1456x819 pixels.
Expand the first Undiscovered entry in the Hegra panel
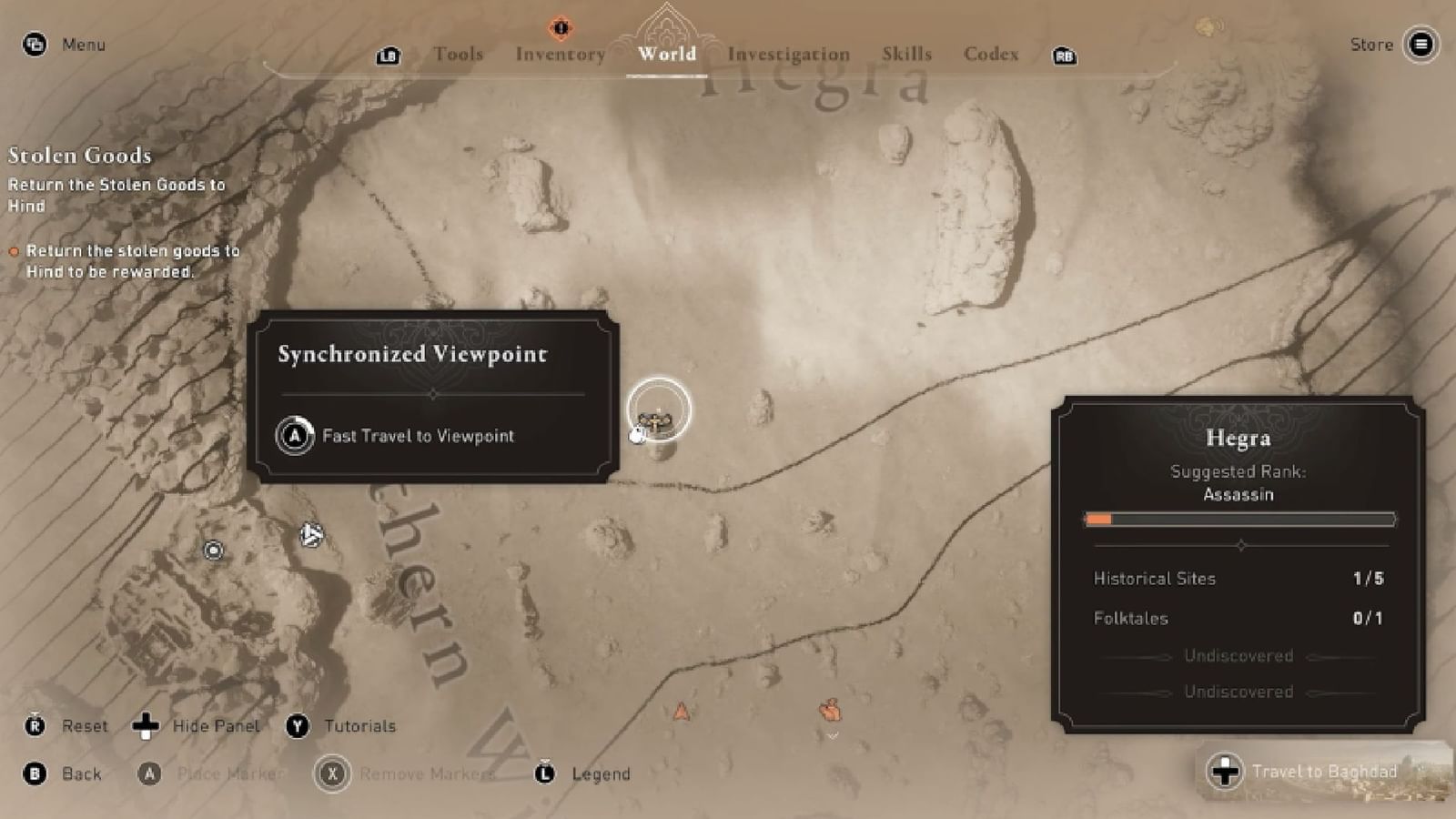tap(1238, 655)
